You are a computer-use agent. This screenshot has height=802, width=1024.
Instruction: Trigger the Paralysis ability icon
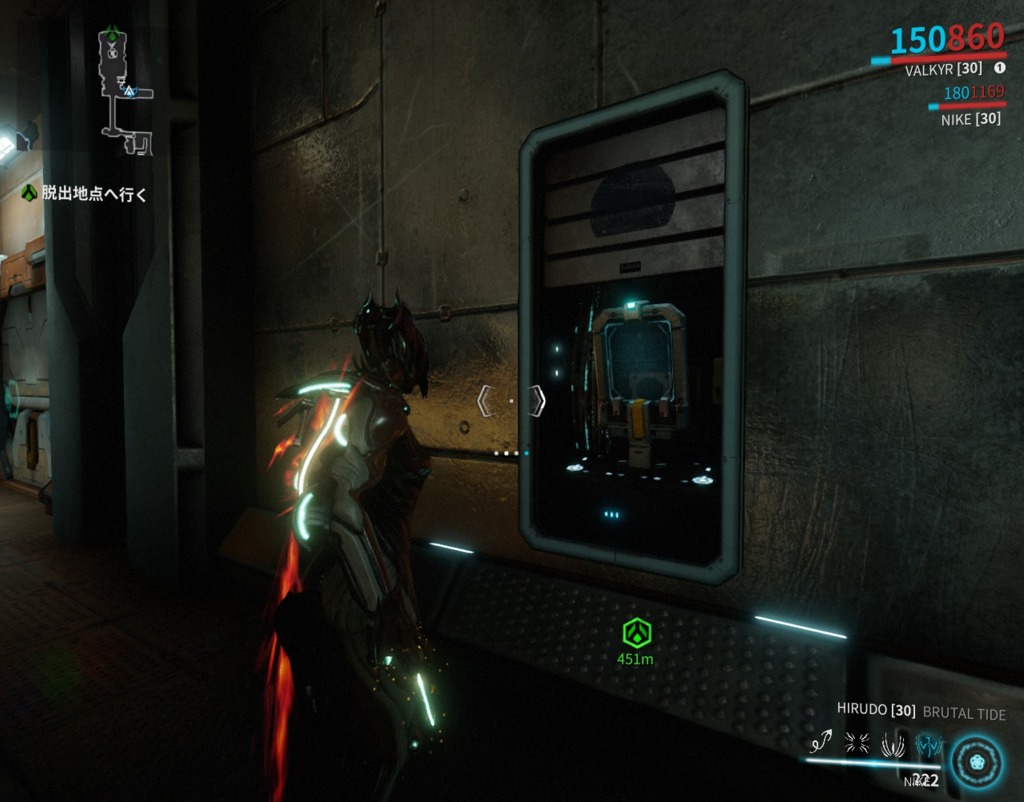coord(893,743)
